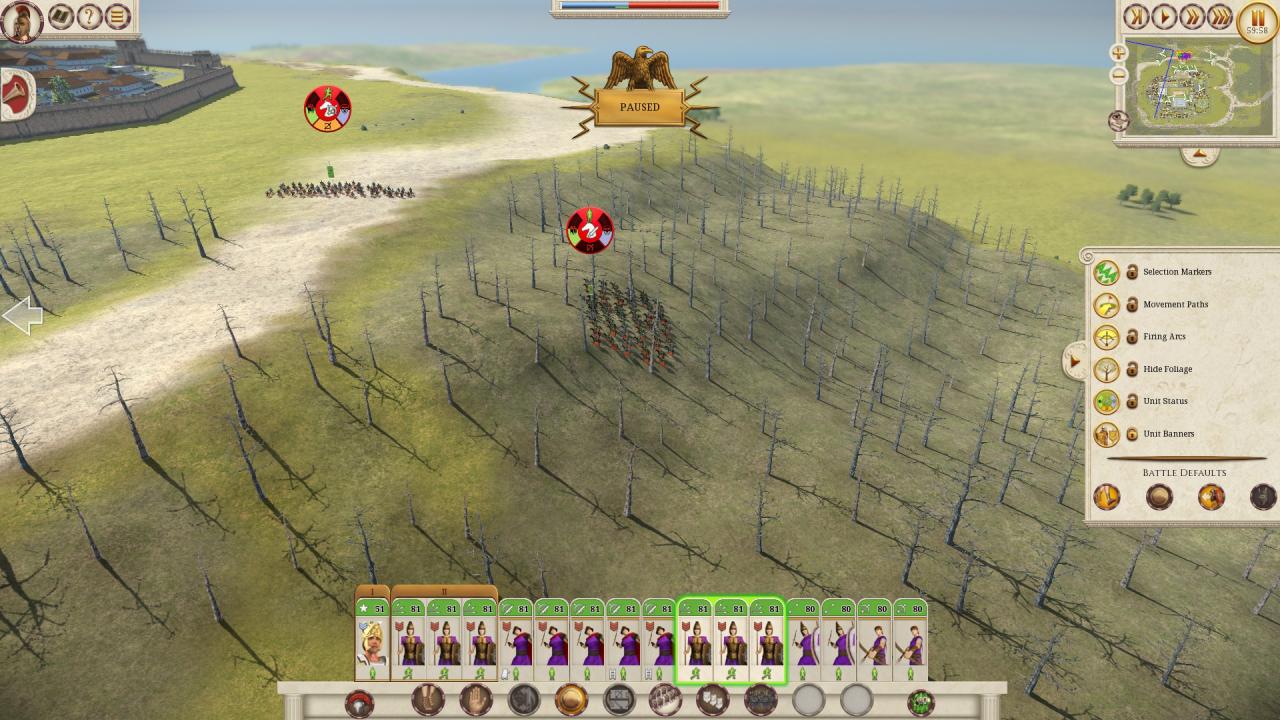The height and width of the screenshot is (720, 1280).
Task: Choose the triple-arrow fastest speed
Action: tap(1219, 16)
